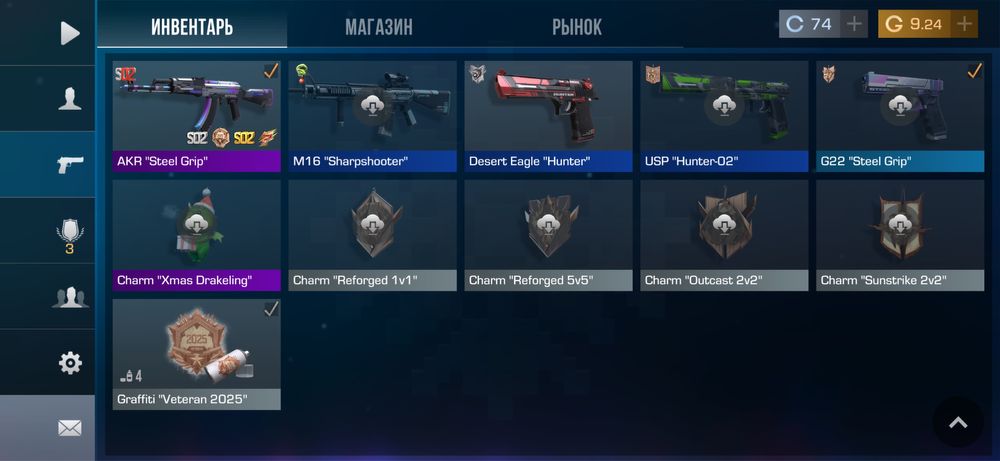Select the Charm "Xmas Drakeling" item
Viewport: 1000px width, 461px height.
(x=196, y=235)
